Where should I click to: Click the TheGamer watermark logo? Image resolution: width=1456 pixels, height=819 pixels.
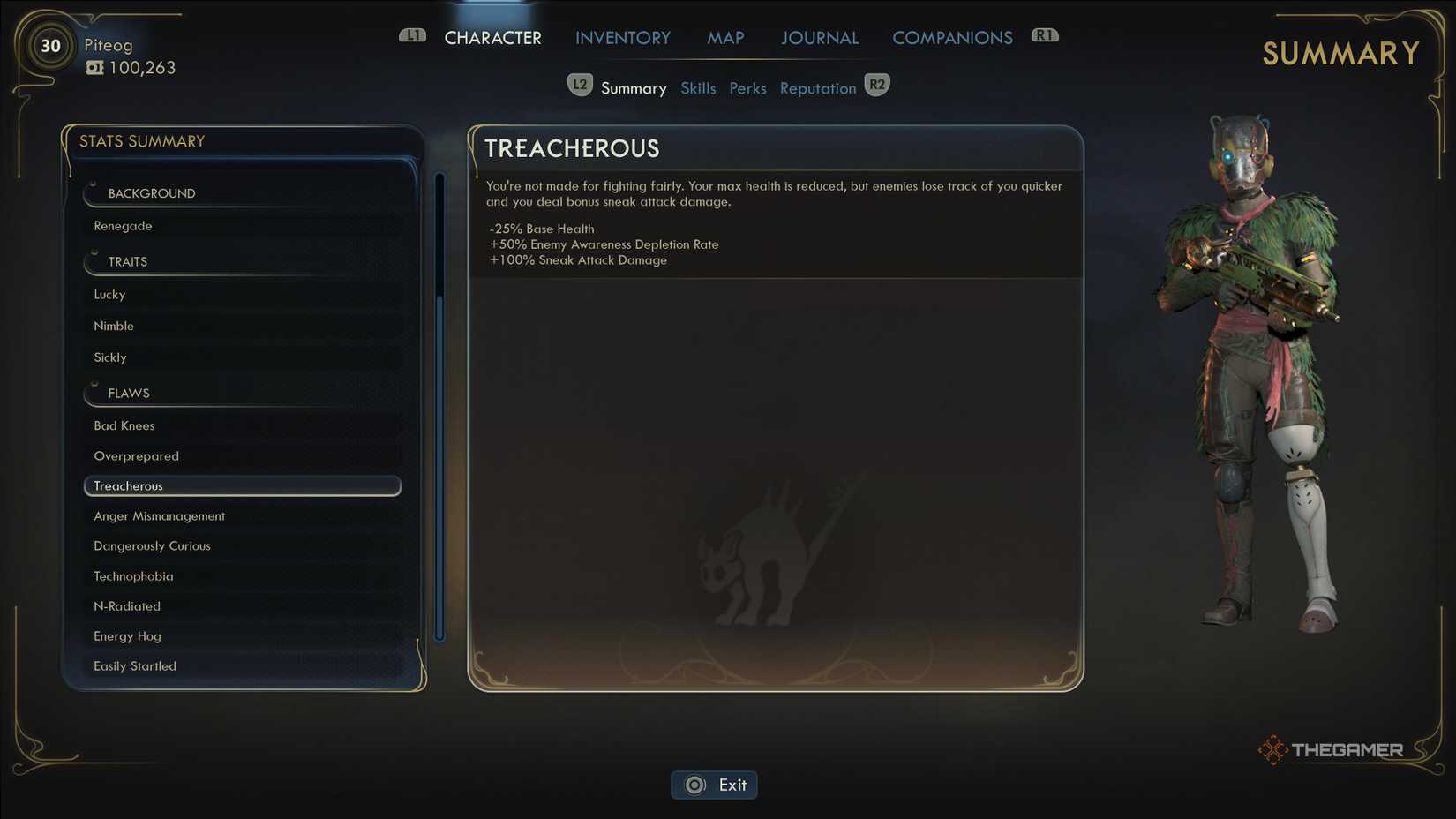1330,749
